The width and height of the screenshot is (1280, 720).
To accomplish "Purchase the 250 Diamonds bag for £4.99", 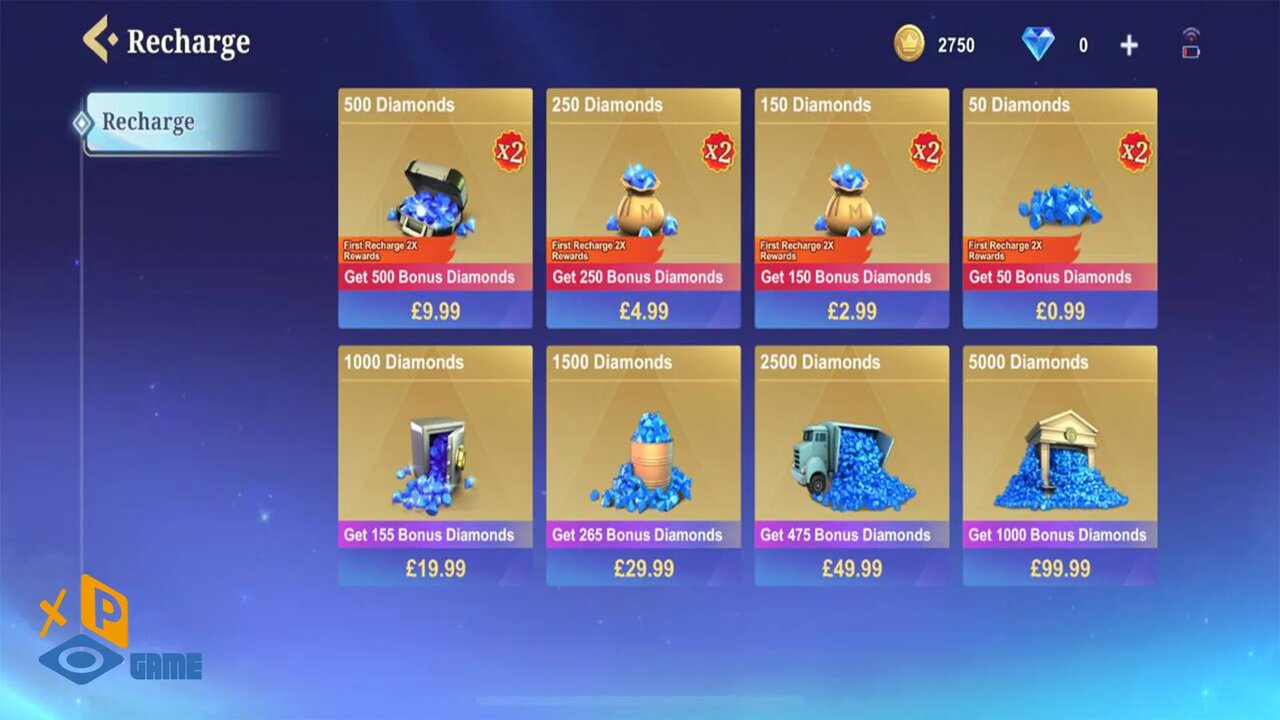I will point(643,208).
